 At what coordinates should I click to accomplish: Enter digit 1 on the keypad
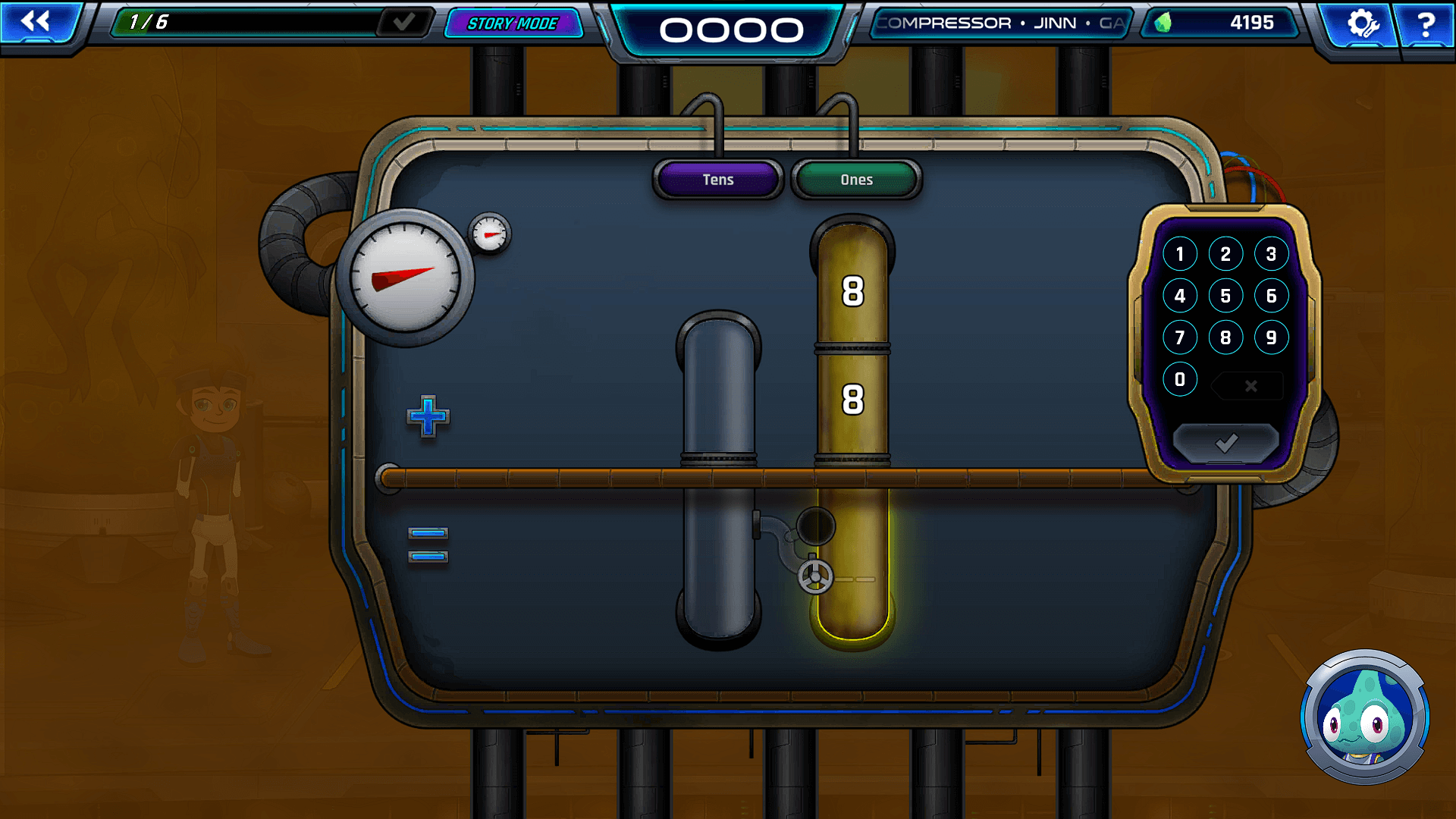pyautogui.click(x=1180, y=254)
